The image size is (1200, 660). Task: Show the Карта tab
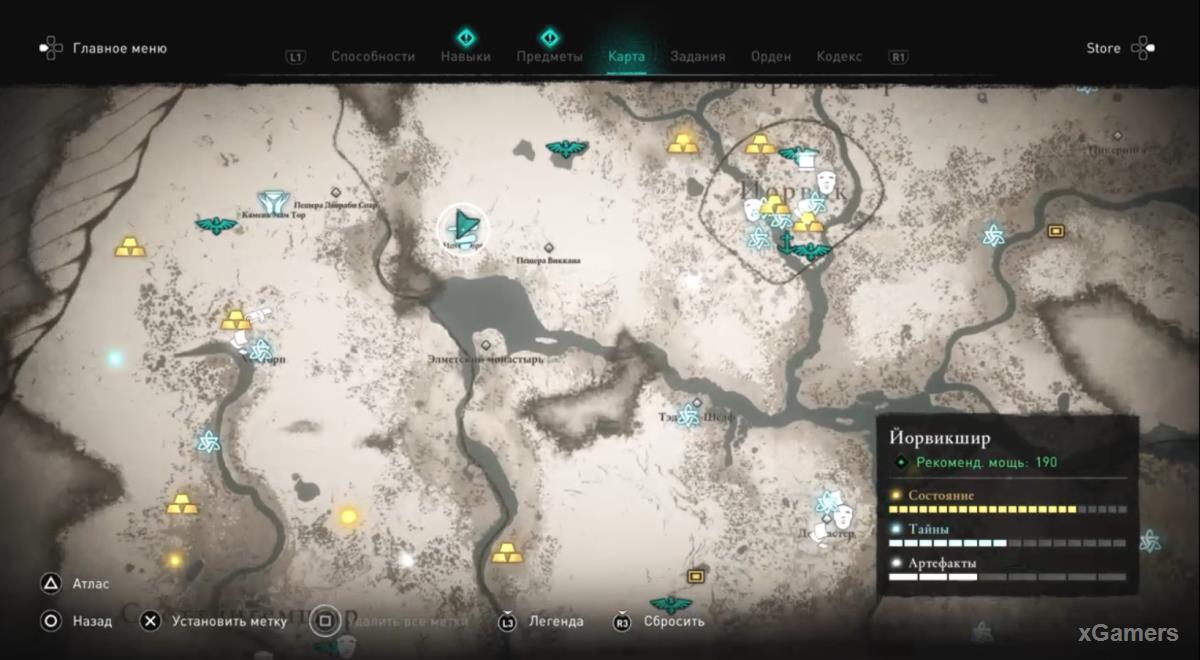627,57
